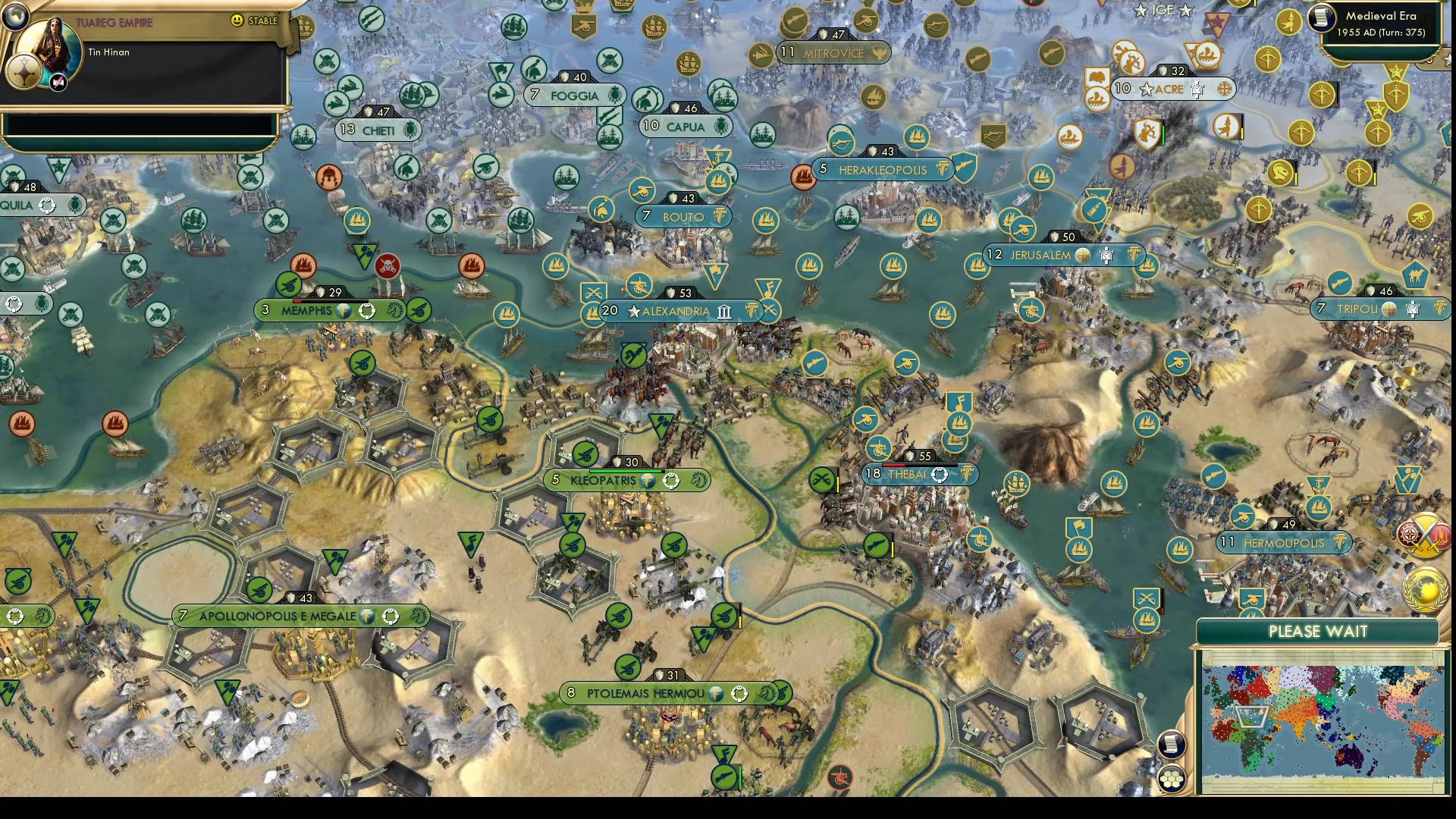Select the rifle unit icon near Tripoli
Image resolution: width=1456 pixels, height=819 pixels.
pos(1339,282)
